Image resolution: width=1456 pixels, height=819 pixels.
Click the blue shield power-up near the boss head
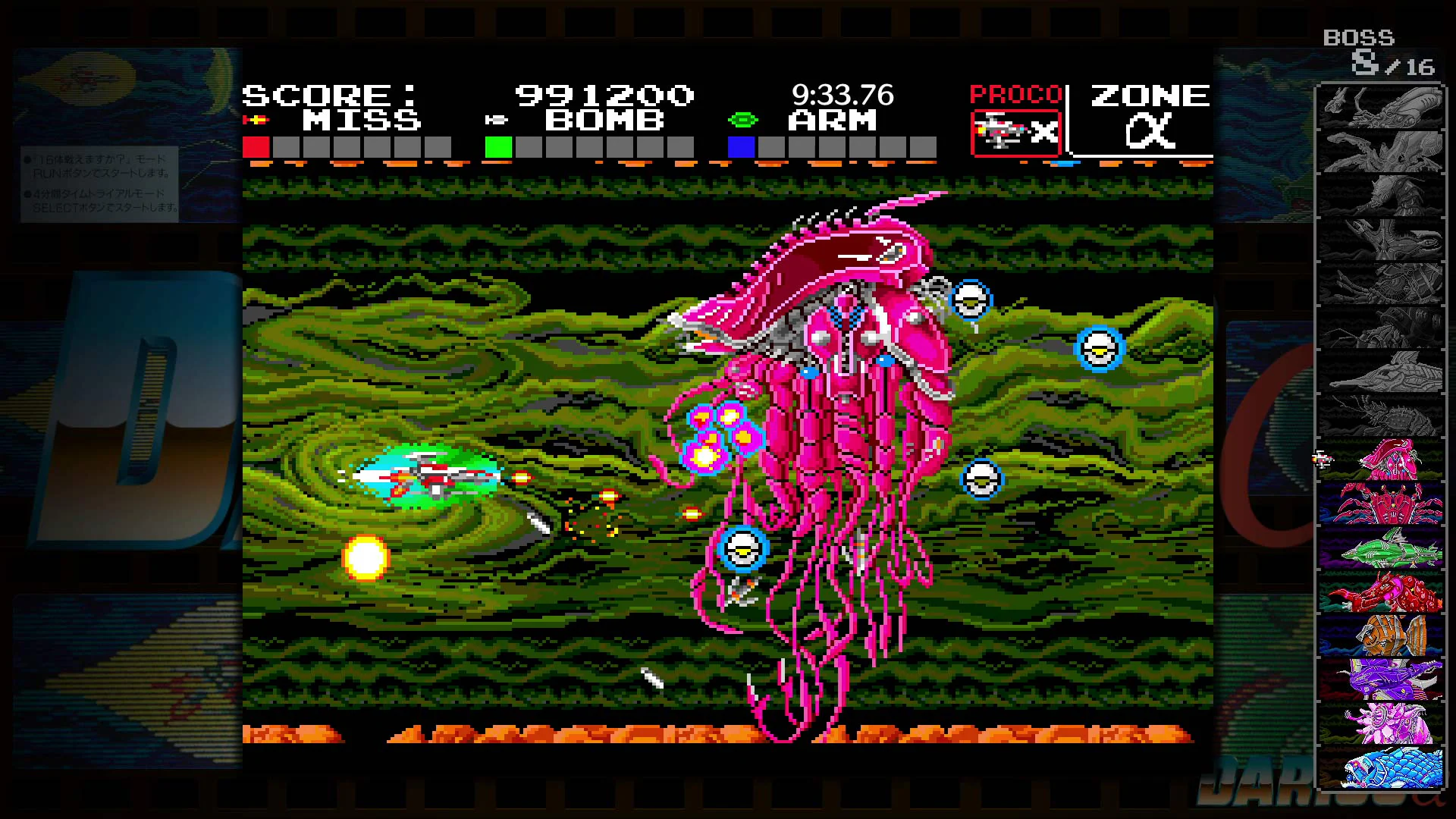point(973,300)
